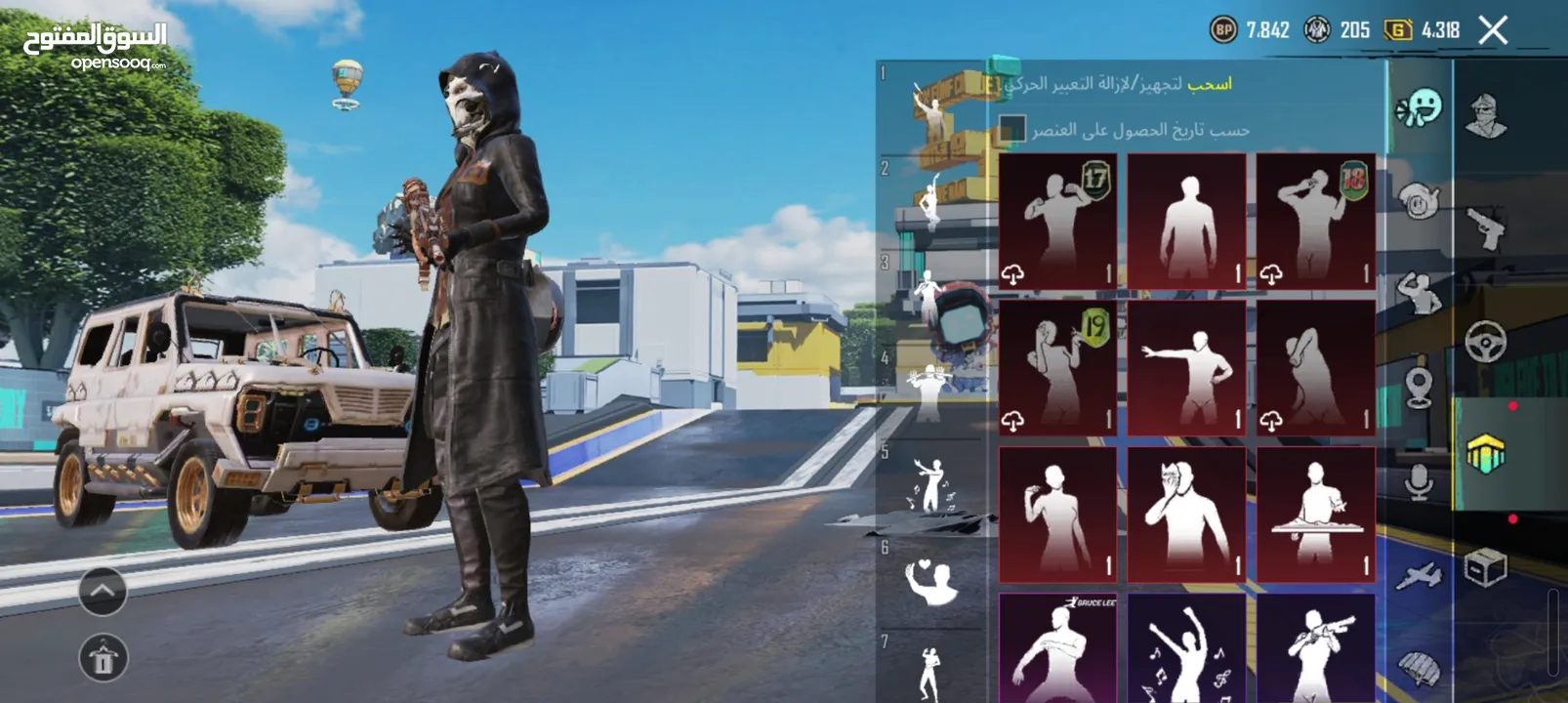Image resolution: width=1568 pixels, height=703 pixels.
Task: Select the pistol weapon skins icon
Action: (x=1486, y=225)
